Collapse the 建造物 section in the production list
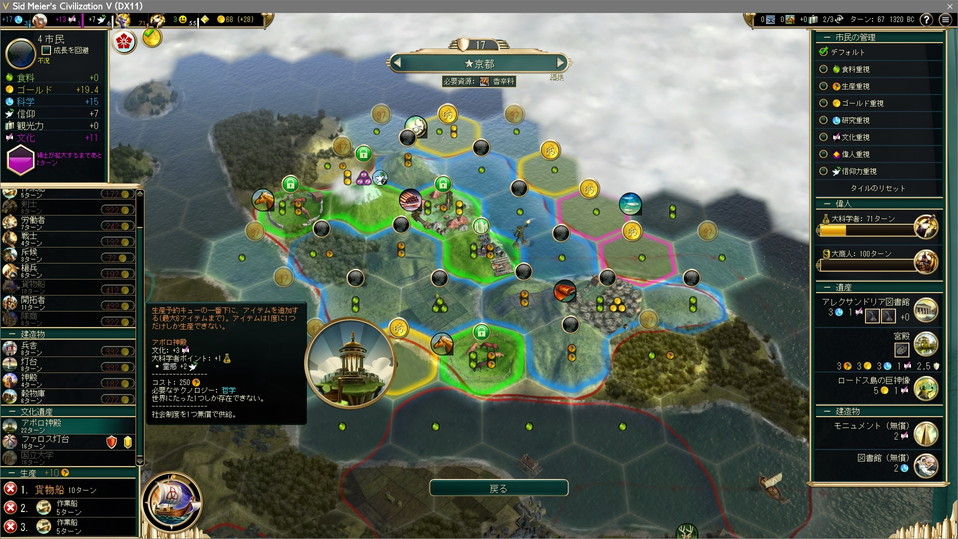 [x=11, y=333]
